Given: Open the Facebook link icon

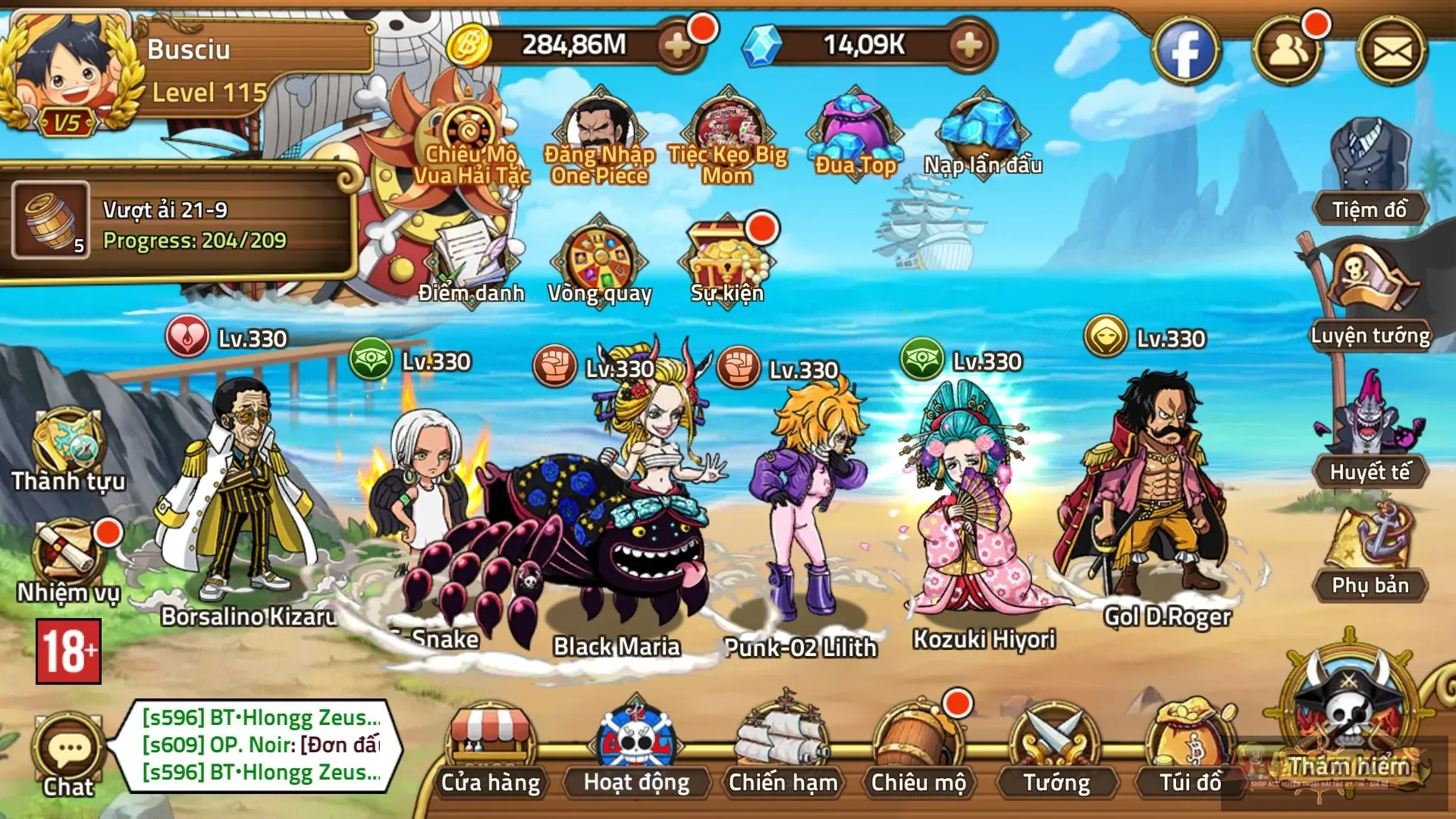Looking at the screenshot, I should [1185, 52].
